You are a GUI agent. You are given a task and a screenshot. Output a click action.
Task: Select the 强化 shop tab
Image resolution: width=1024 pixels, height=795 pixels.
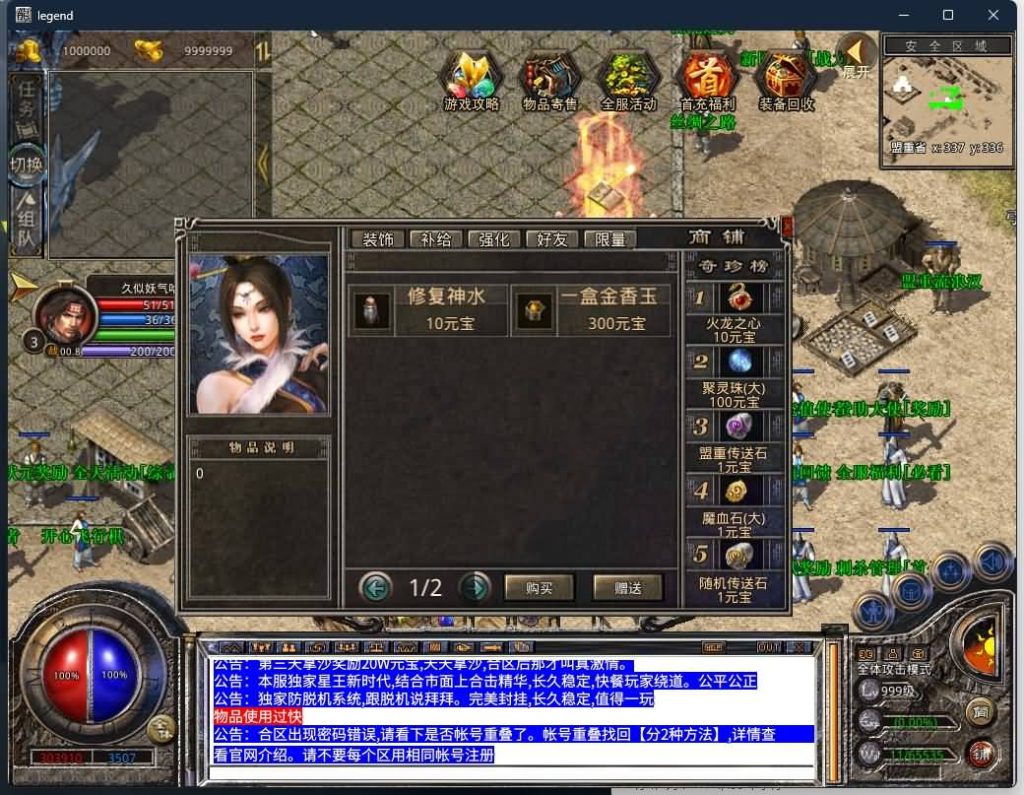click(x=494, y=240)
